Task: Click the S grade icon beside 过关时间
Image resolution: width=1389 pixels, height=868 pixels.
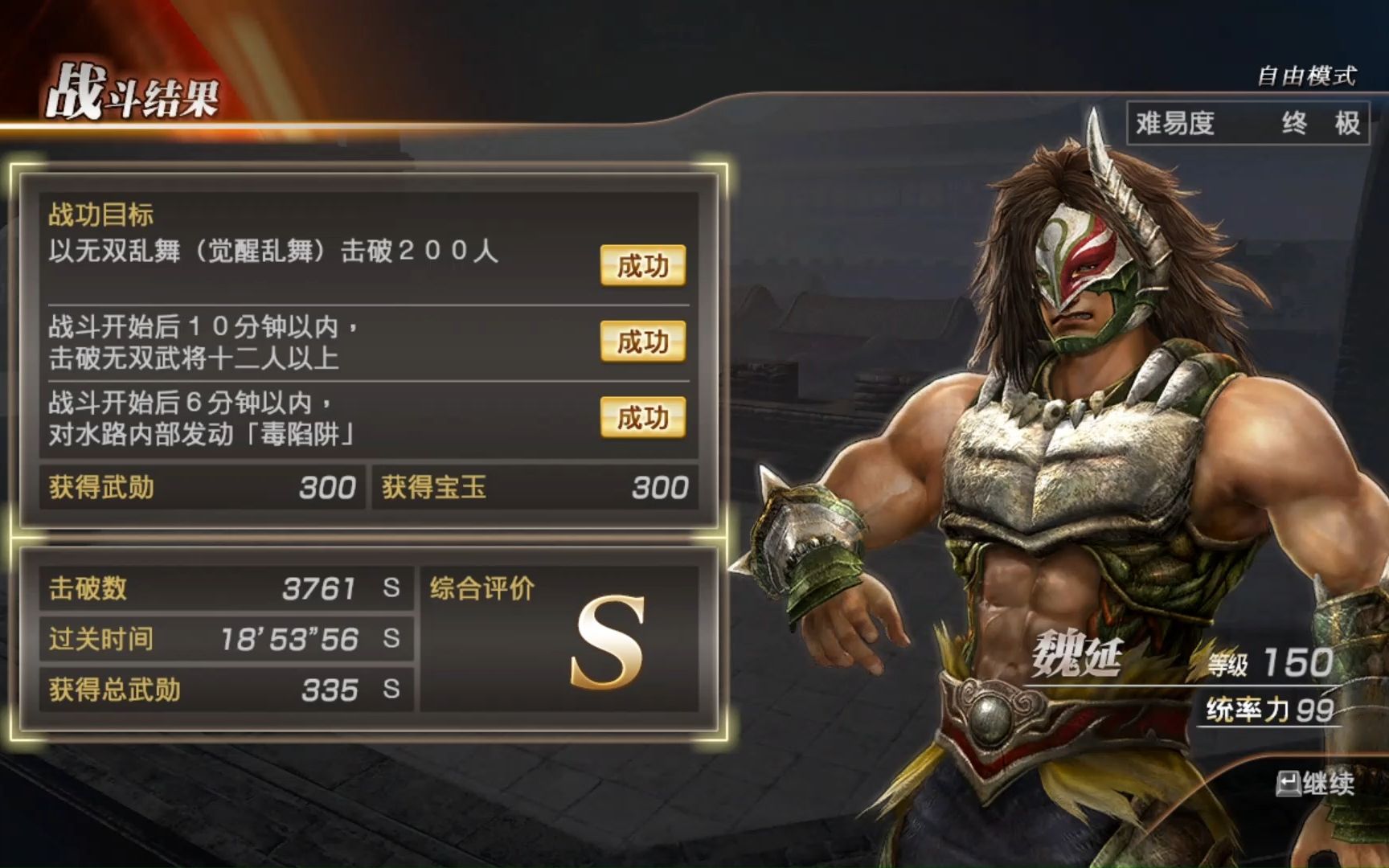Action: coord(391,639)
